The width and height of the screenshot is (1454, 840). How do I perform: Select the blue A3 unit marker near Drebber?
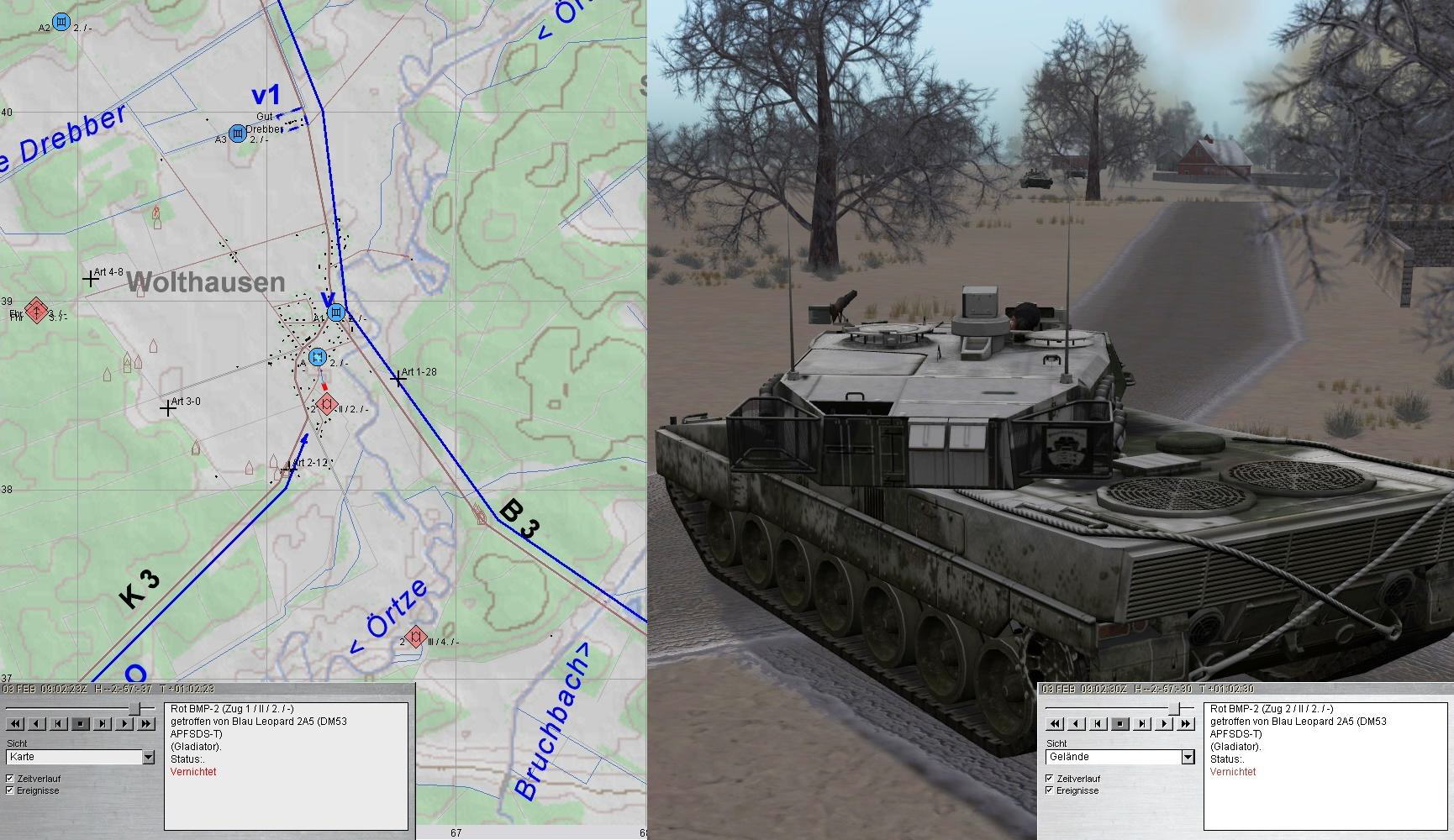coord(238,134)
